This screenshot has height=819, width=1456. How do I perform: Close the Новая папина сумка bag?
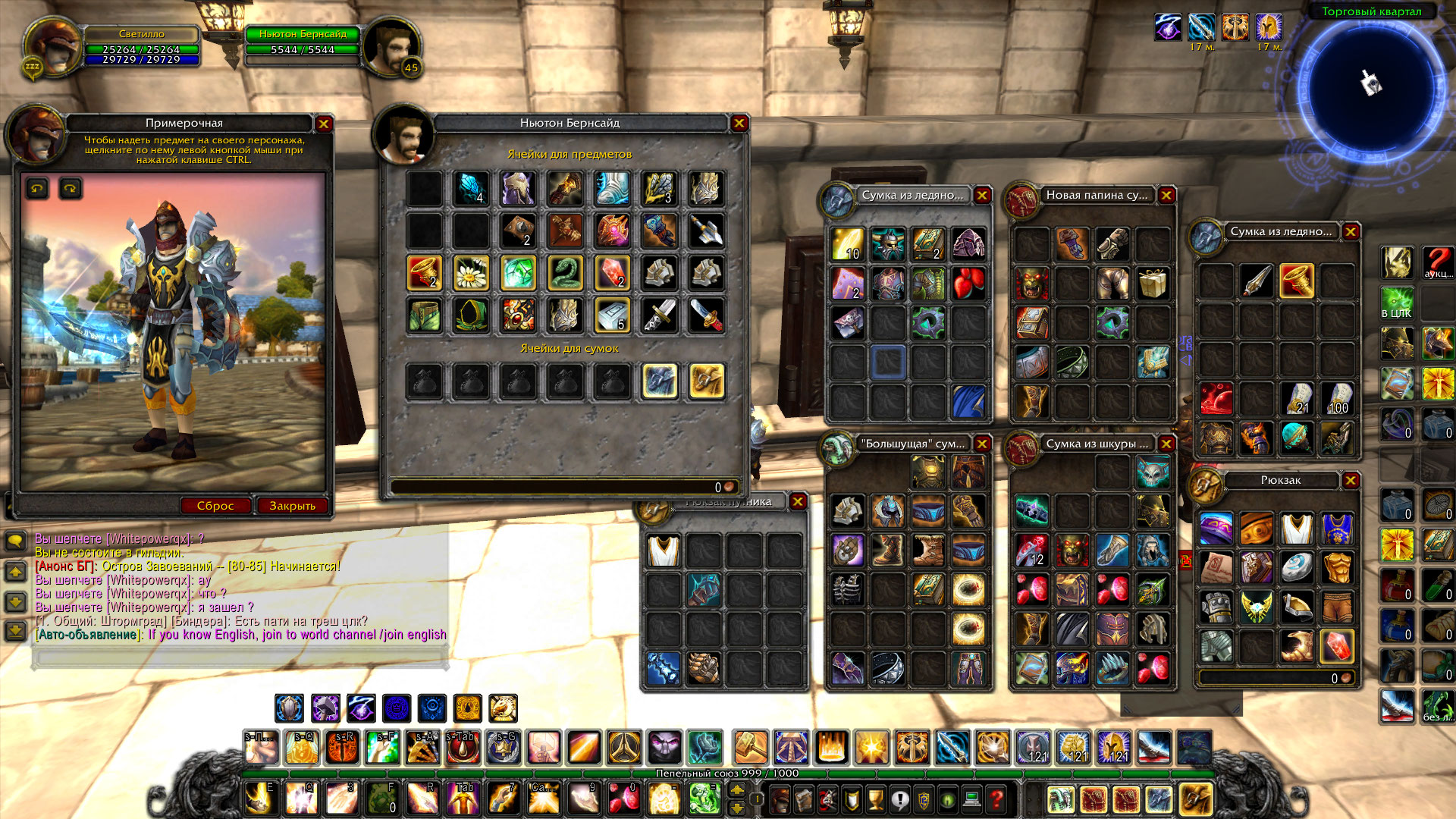(x=1166, y=196)
